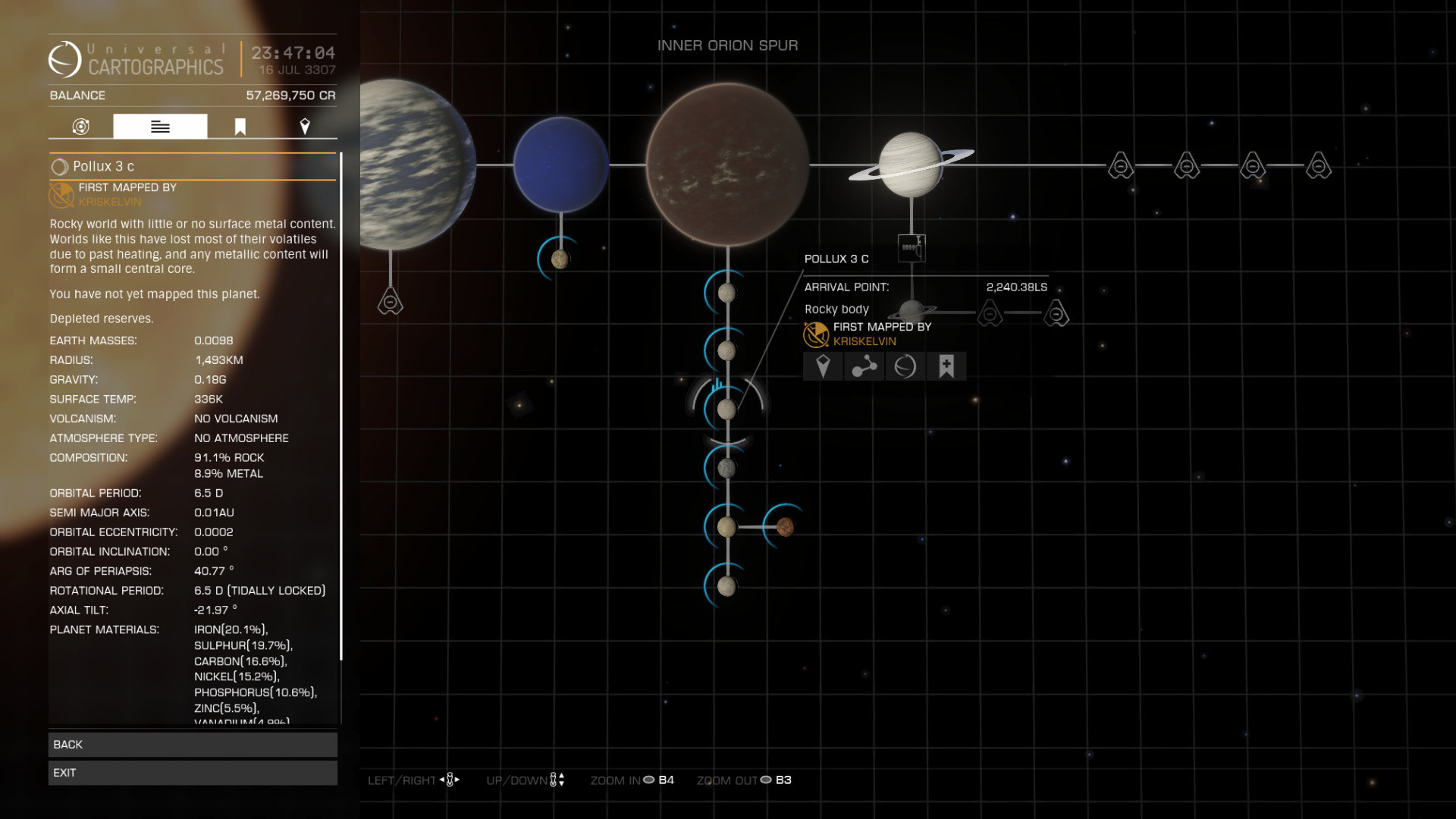The width and height of the screenshot is (1456, 819).
Task: Exit the system map
Action: [x=193, y=773]
